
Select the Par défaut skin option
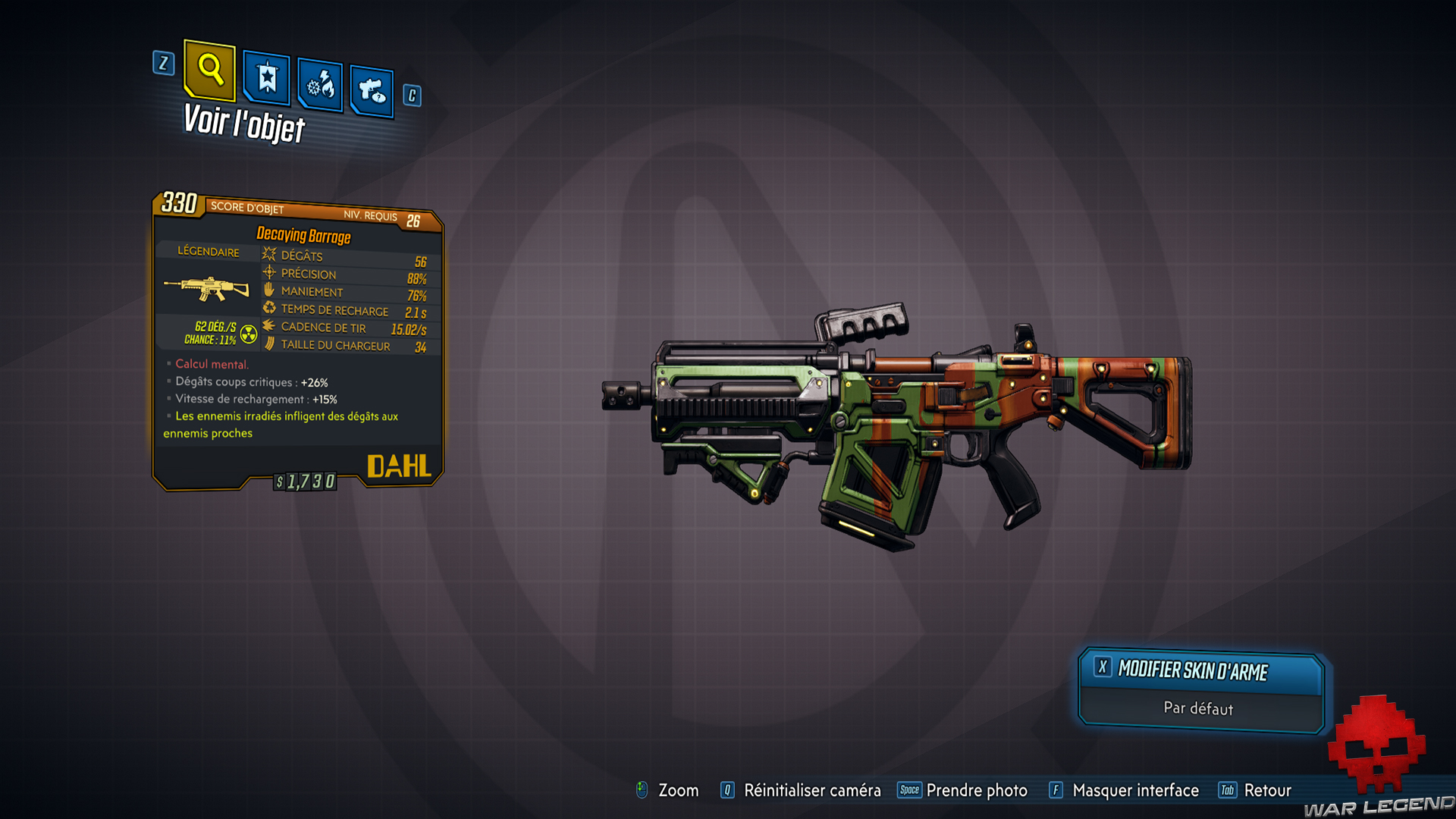point(1200,708)
